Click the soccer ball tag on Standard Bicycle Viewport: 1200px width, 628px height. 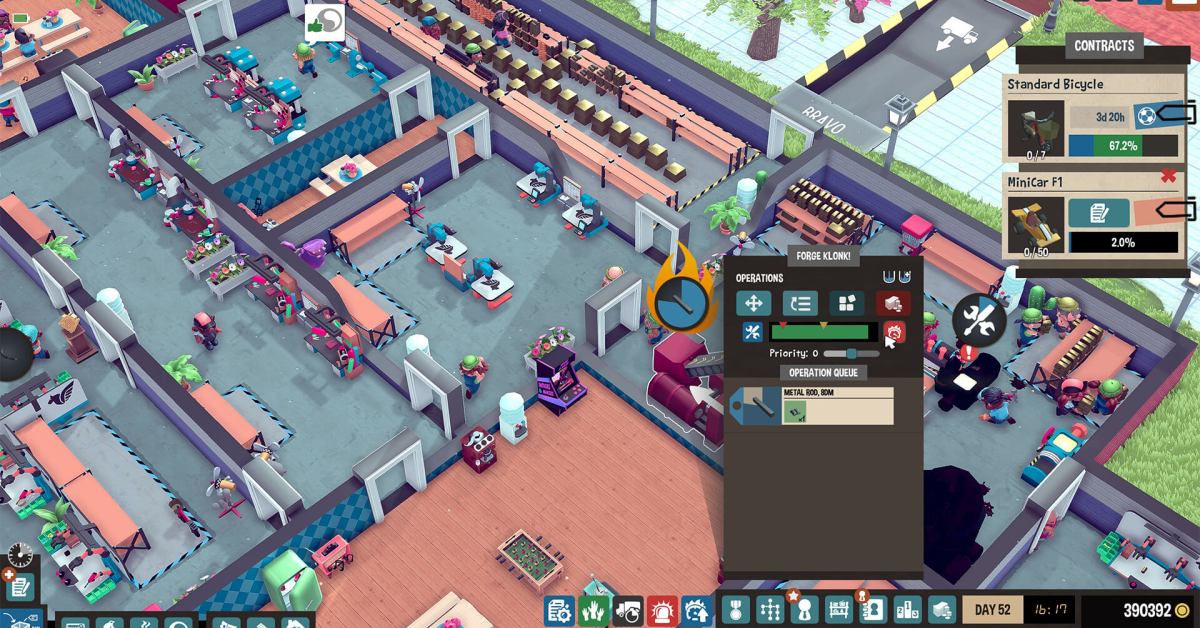[1146, 116]
